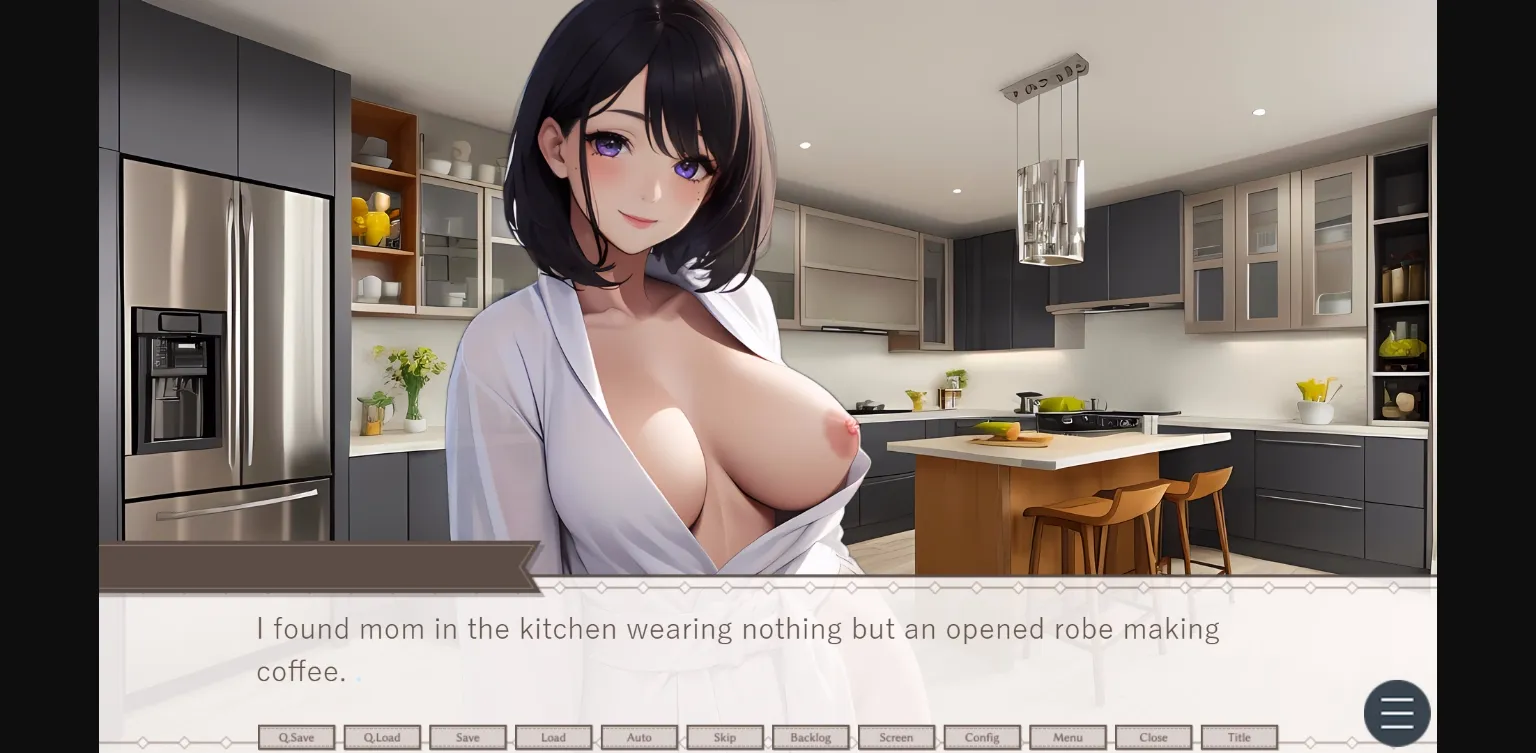
Task: Open the circular hamburger navigation menu
Action: 1397,712
